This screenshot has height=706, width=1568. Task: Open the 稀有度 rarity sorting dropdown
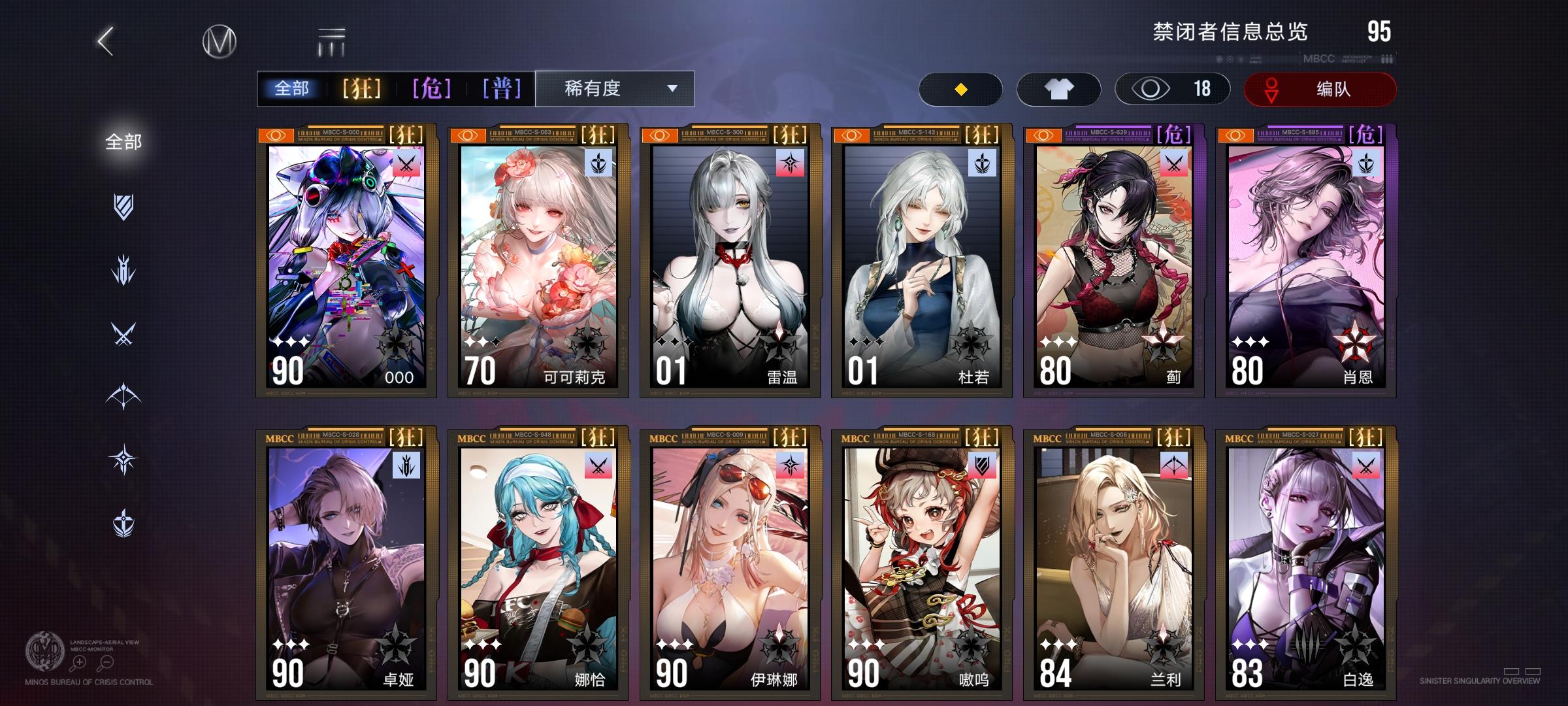(614, 89)
